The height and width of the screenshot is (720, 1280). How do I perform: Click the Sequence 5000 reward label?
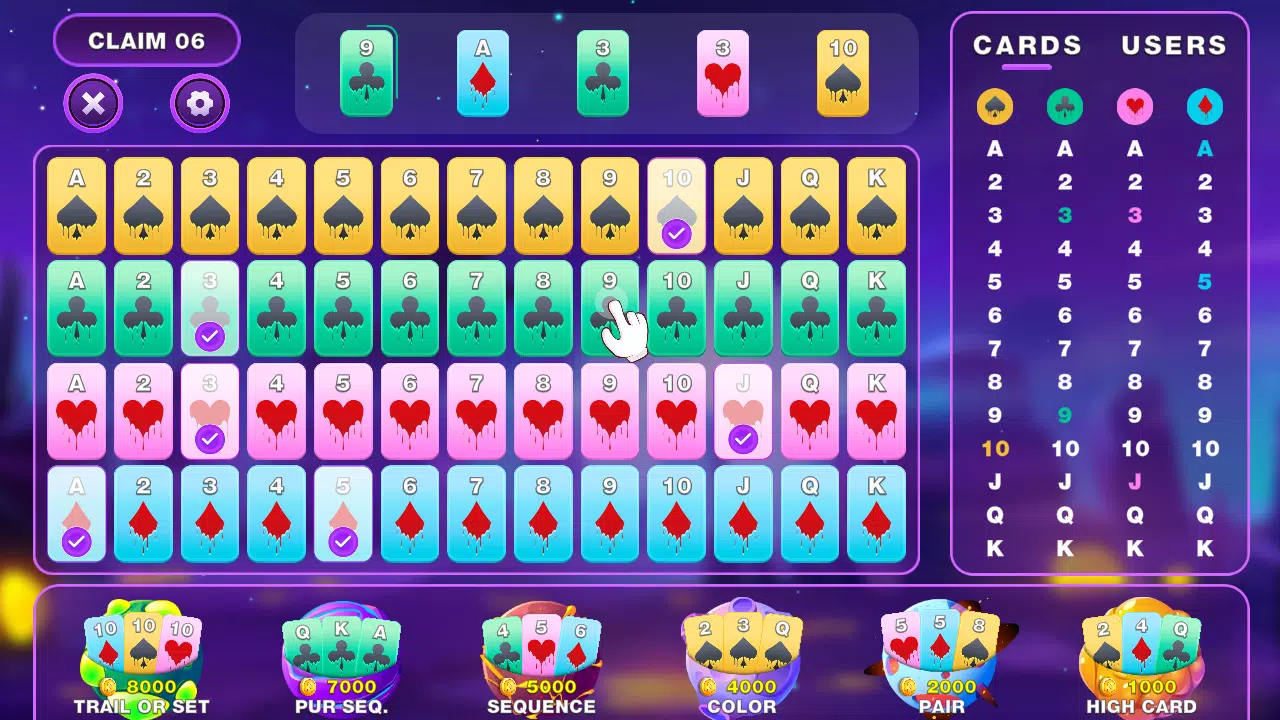coord(541,688)
